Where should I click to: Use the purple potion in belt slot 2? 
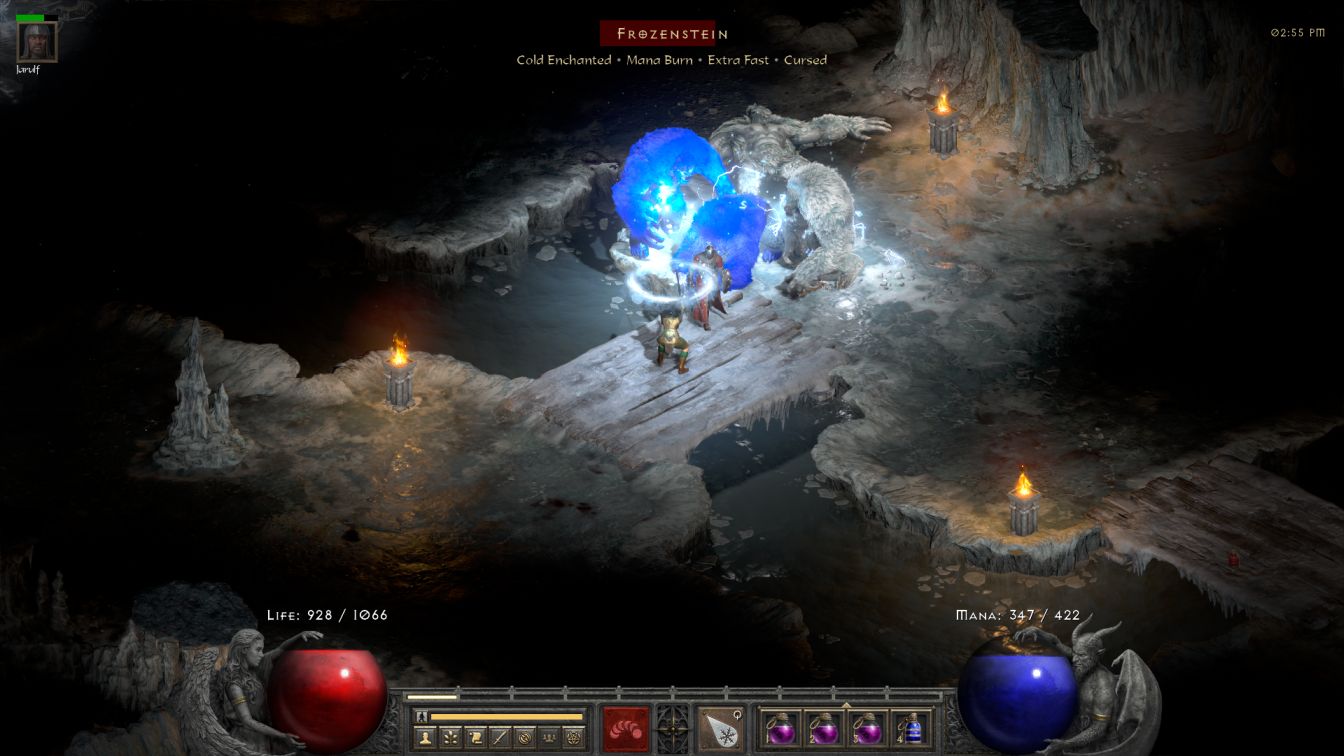[823, 728]
